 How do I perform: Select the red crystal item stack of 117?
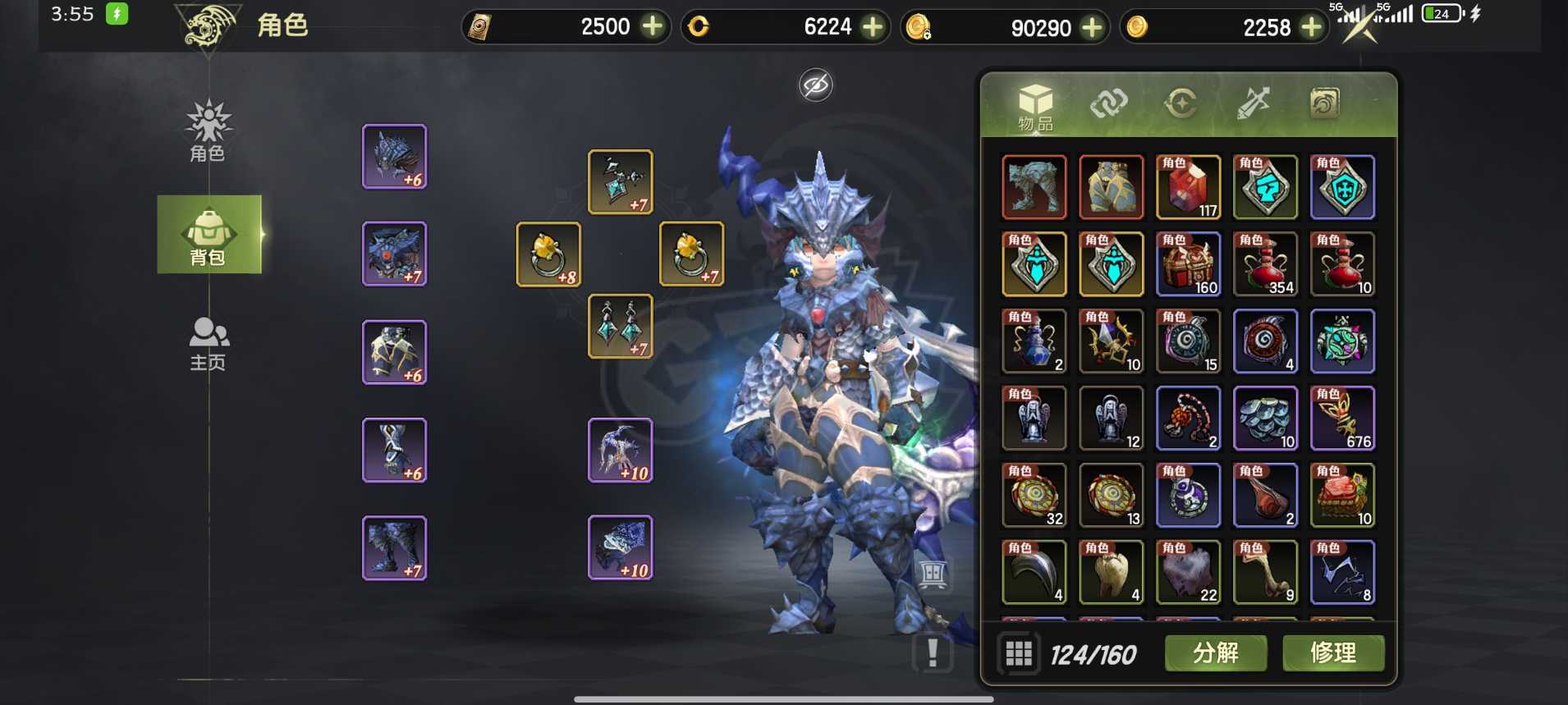[x=1188, y=187]
